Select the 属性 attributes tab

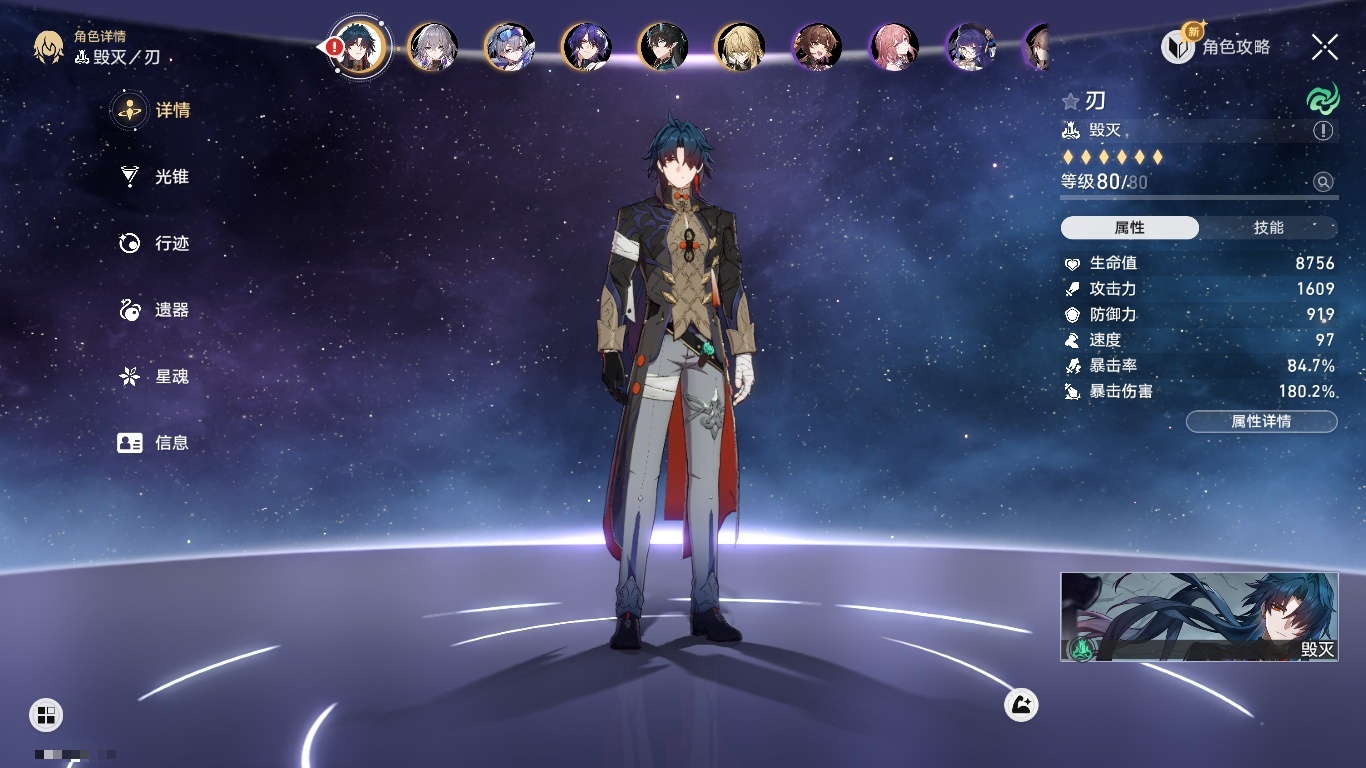1130,228
